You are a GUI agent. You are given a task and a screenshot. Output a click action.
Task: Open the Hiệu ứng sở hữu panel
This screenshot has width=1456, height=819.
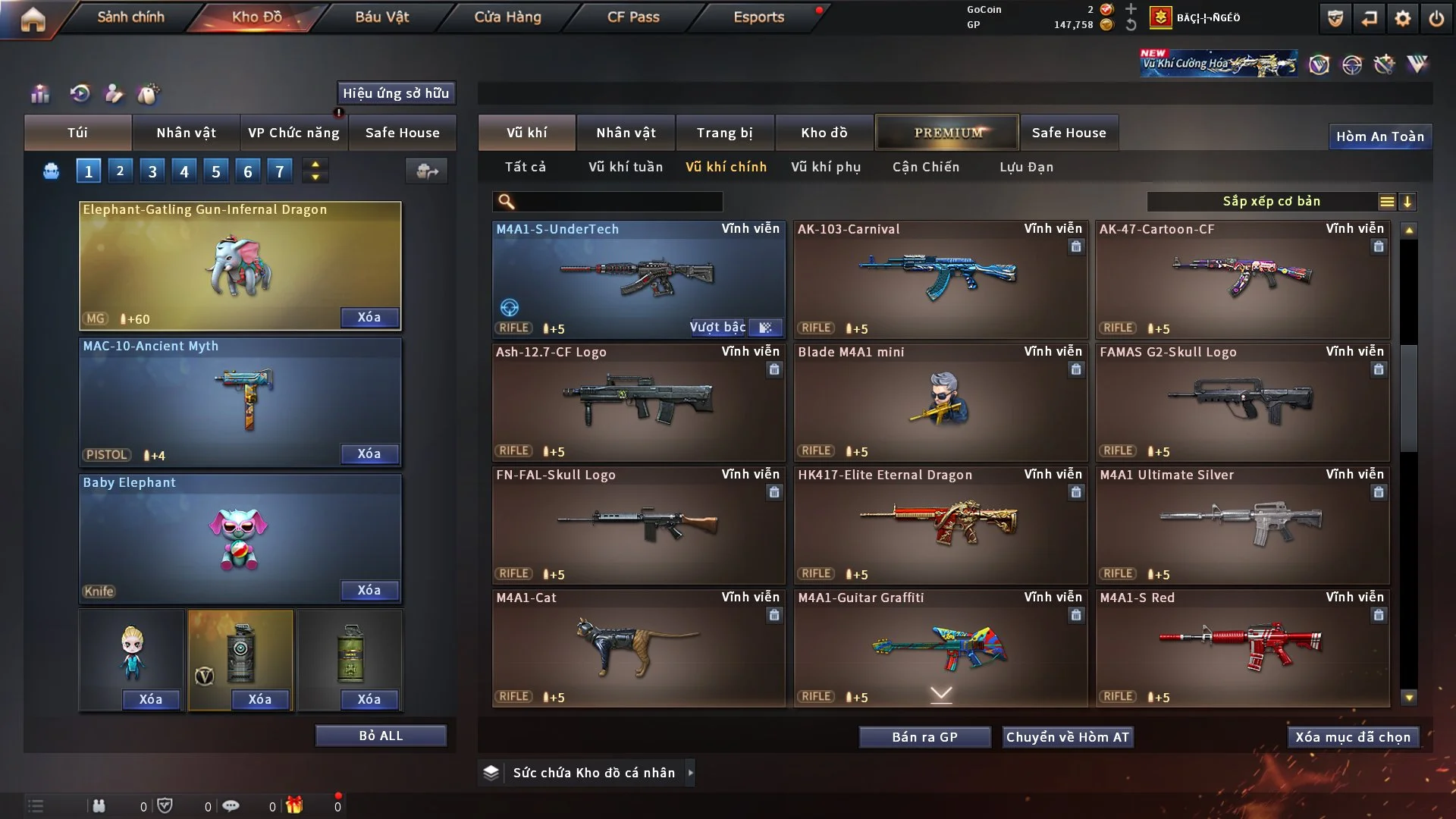pyautogui.click(x=396, y=93)
